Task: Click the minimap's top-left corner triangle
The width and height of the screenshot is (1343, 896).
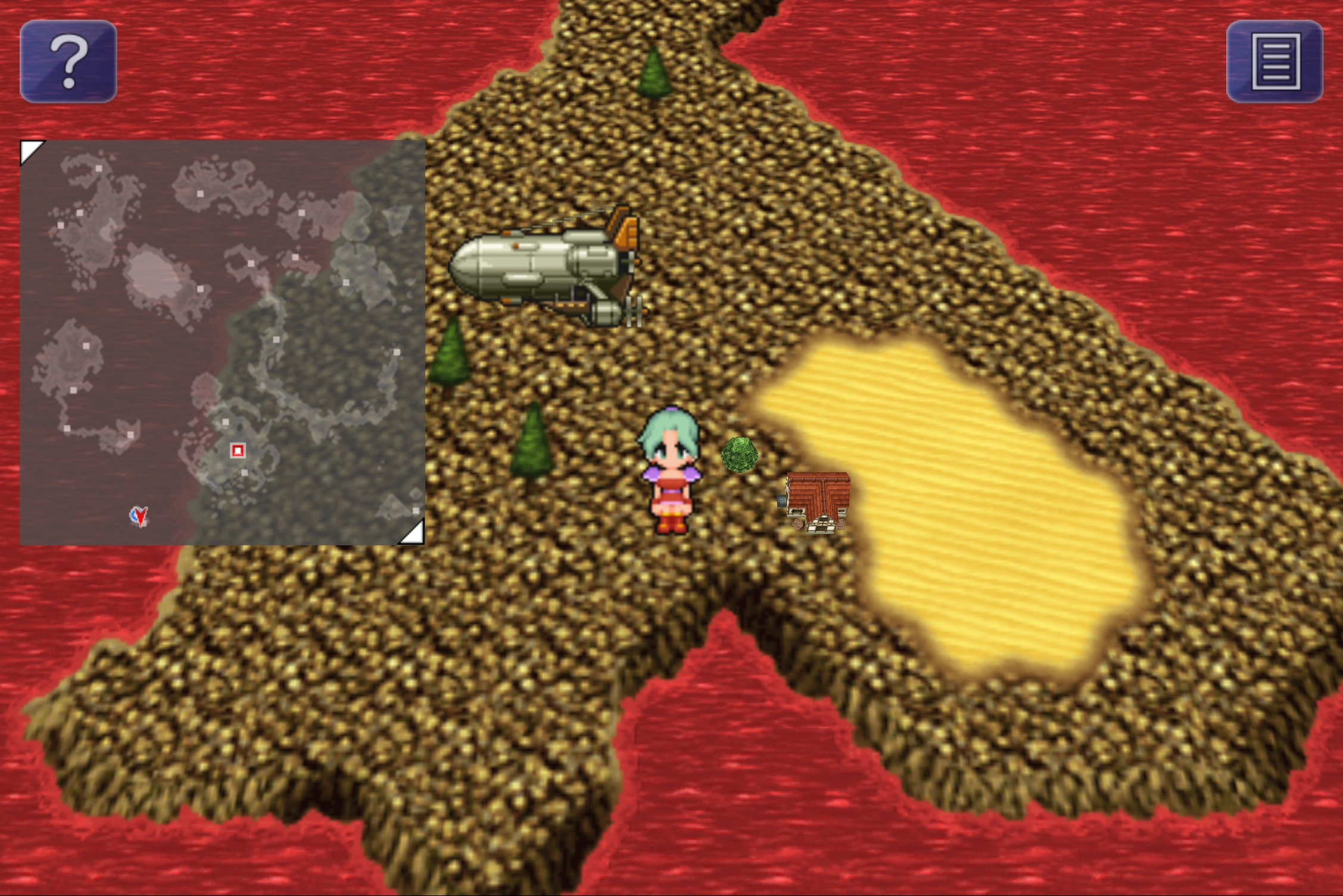Action: (30, 150)
